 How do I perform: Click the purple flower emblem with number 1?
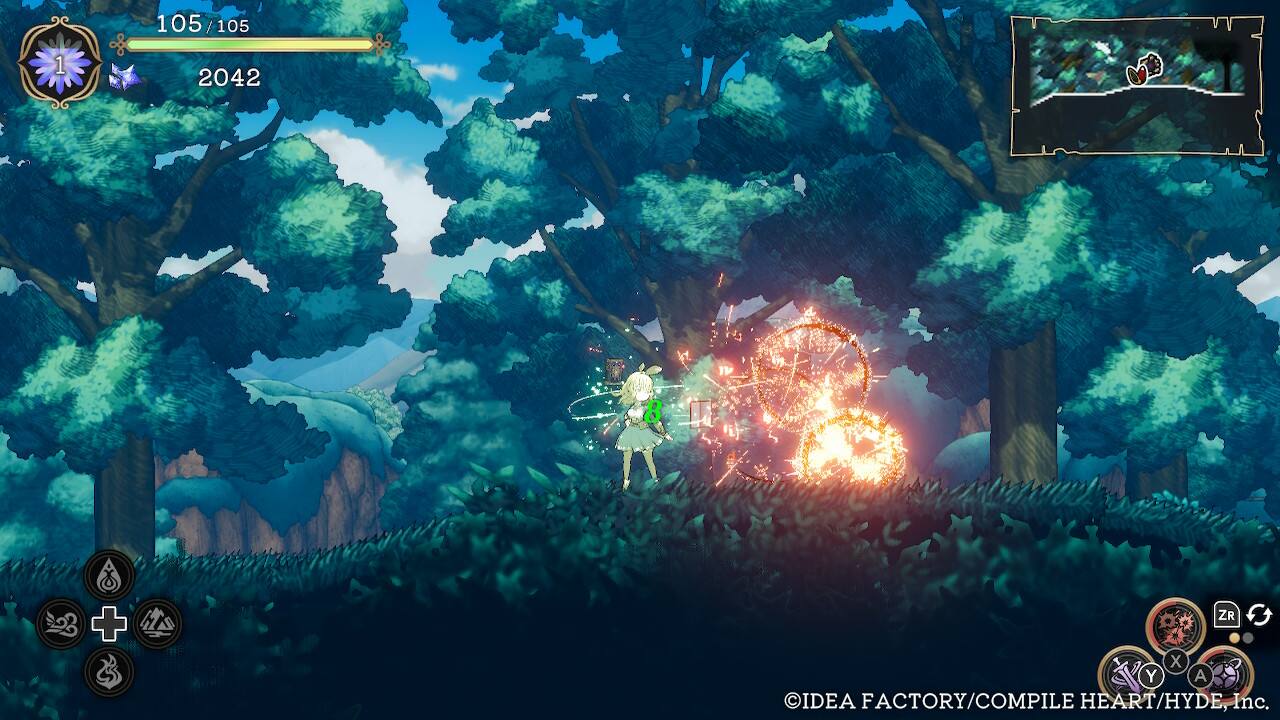click(60, 63)
